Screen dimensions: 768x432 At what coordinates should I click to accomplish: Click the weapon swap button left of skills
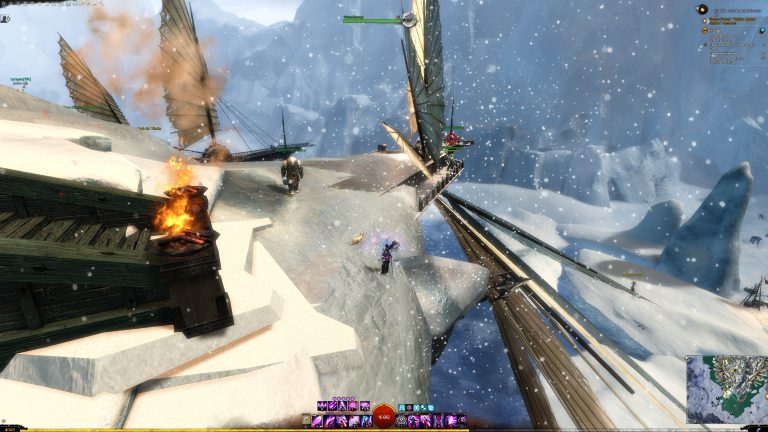pyautogui.click(x=307, y=421)
